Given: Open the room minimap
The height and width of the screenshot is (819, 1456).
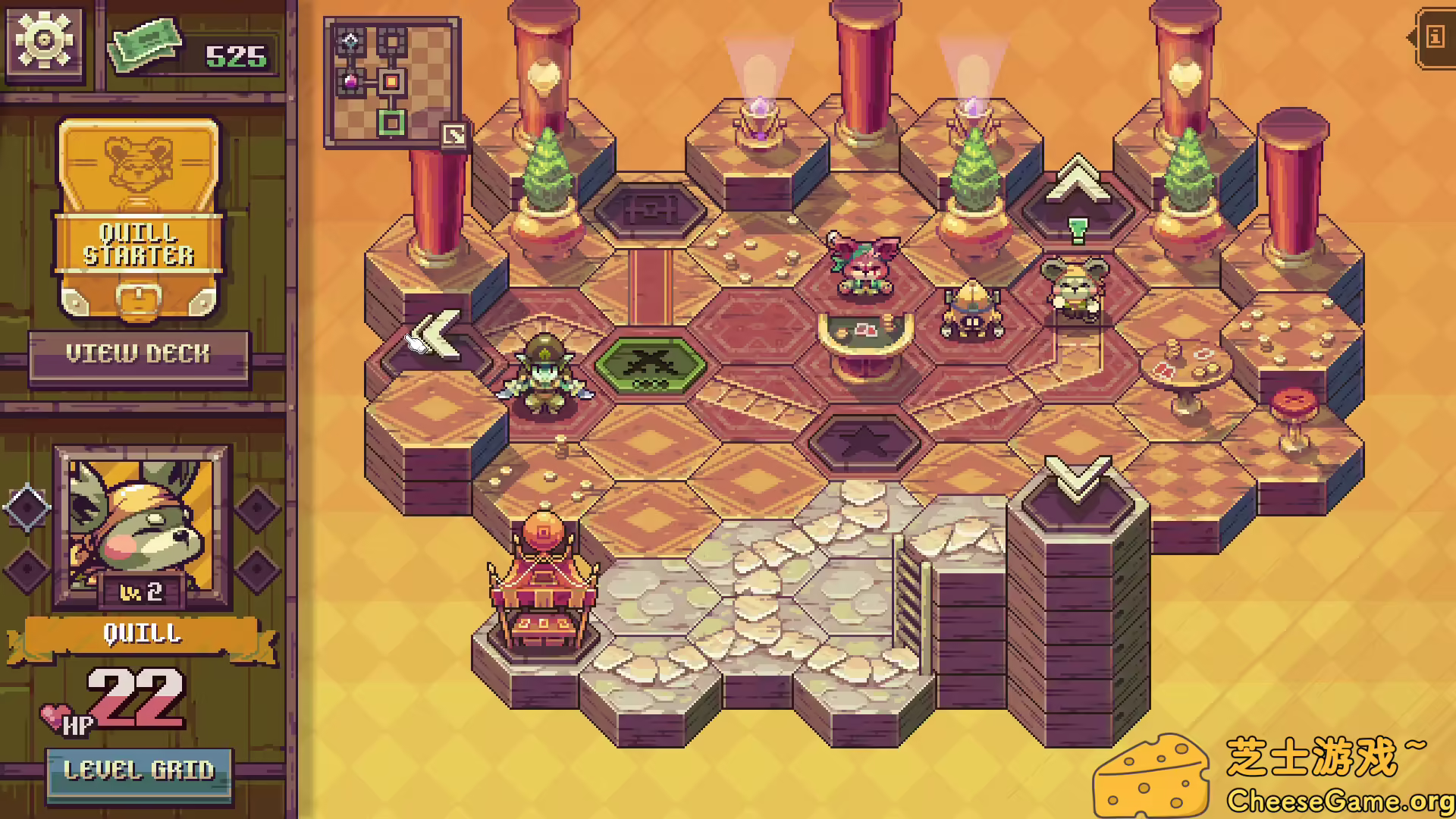Looking at the screenshot, I should pos(387,80).
